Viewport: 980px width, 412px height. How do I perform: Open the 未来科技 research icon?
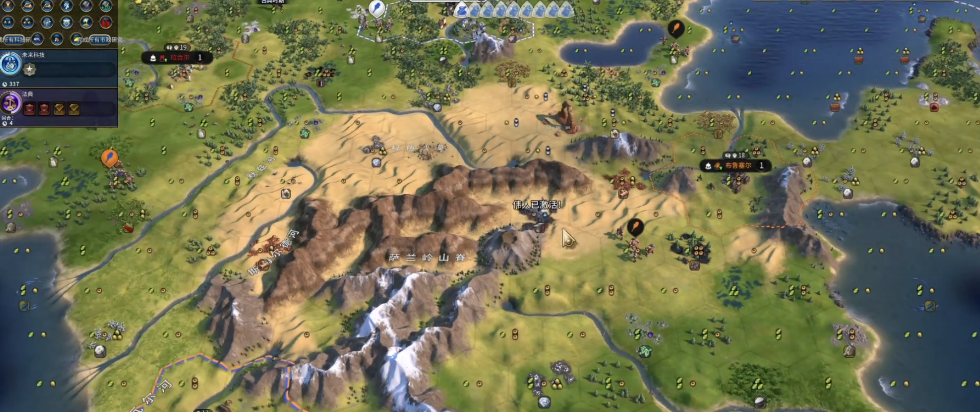11,65
